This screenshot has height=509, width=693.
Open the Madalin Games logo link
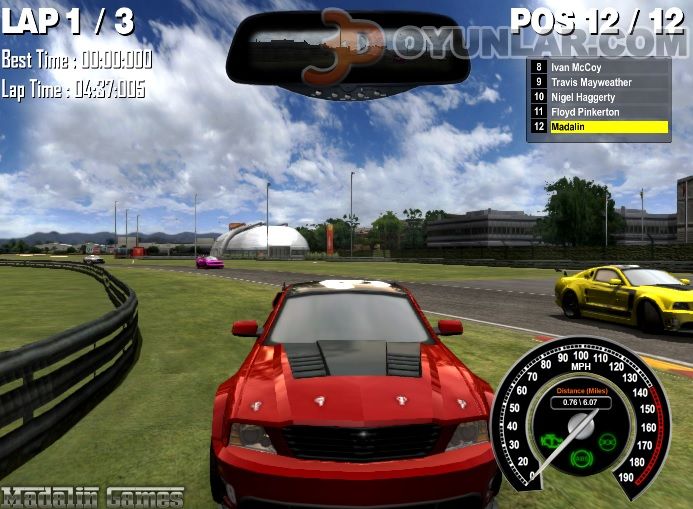click(x=93, y=497)
